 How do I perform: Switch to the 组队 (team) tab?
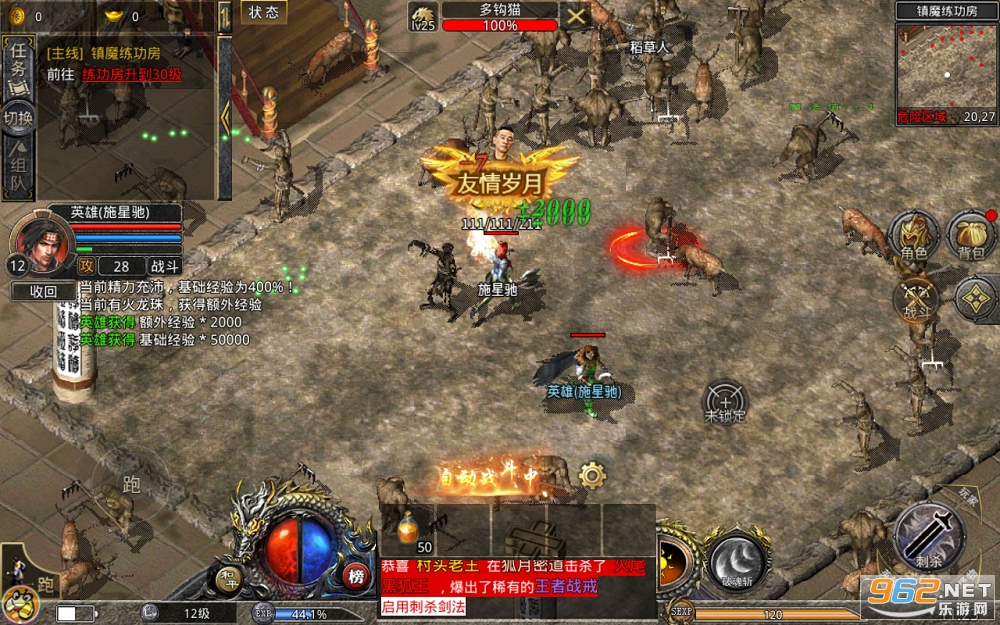(x=17, y=168)
